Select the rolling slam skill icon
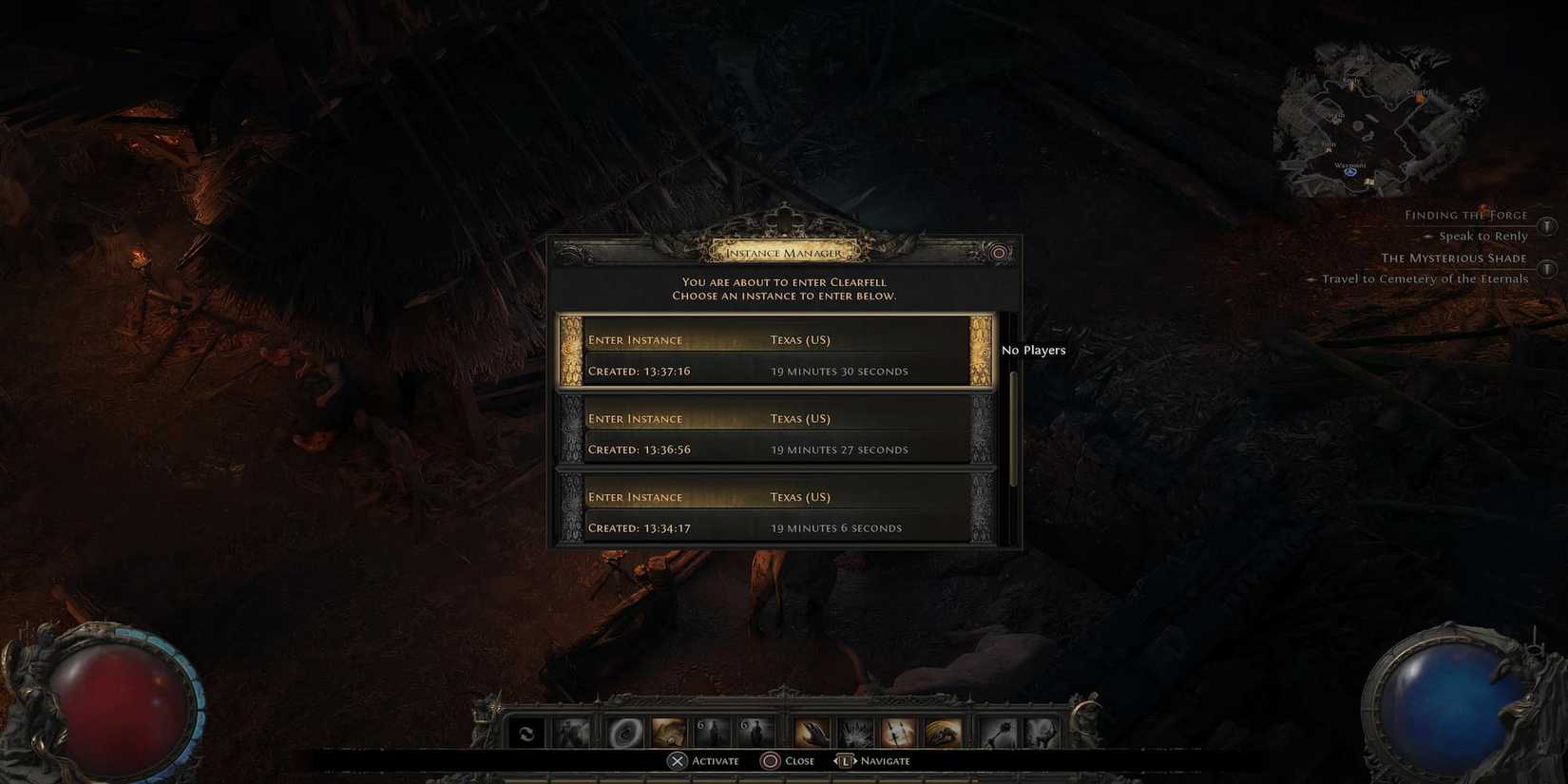Screen dimensions: 1568x784 [943, 732]
